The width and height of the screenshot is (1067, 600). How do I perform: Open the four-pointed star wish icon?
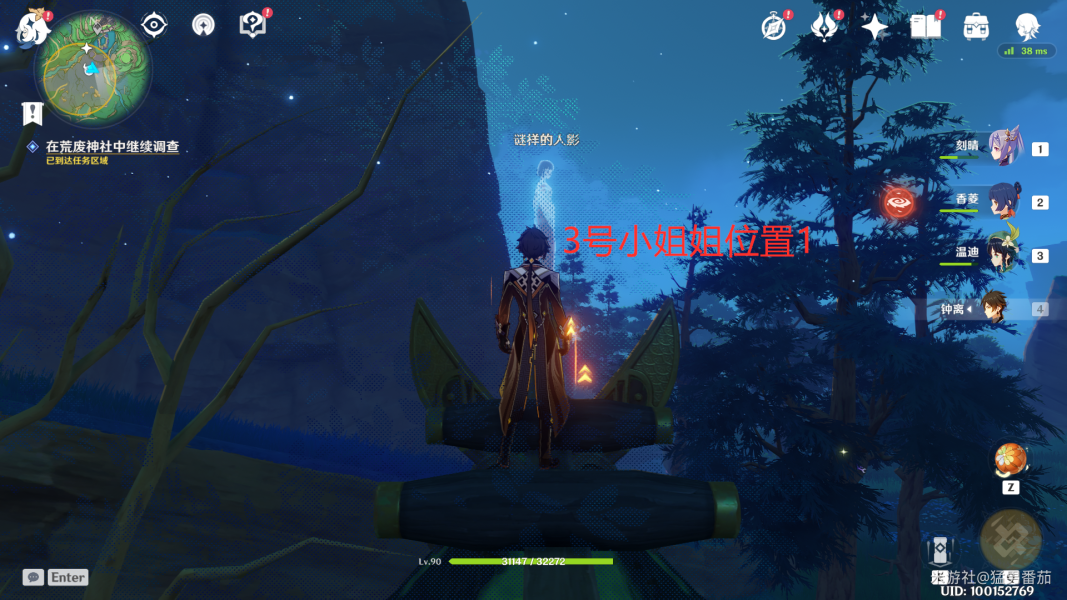coord(875,27)
